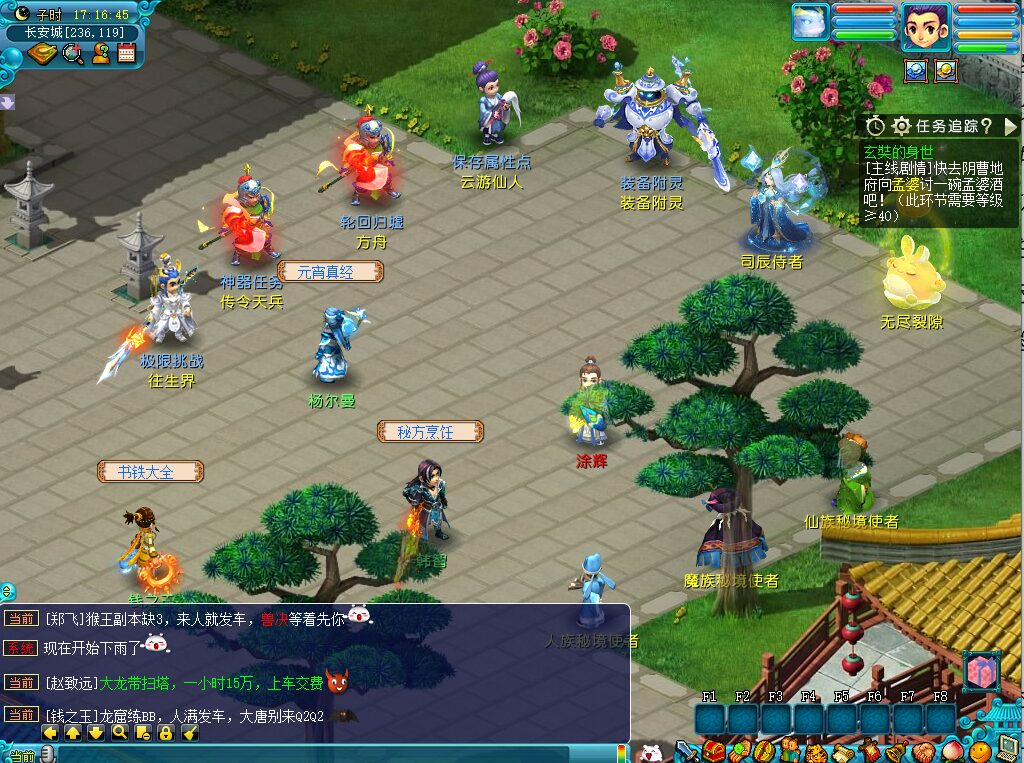Open the tiger pet menu icon
Viewport: 1024px width, 763px height.
click(x=816, y=750)
